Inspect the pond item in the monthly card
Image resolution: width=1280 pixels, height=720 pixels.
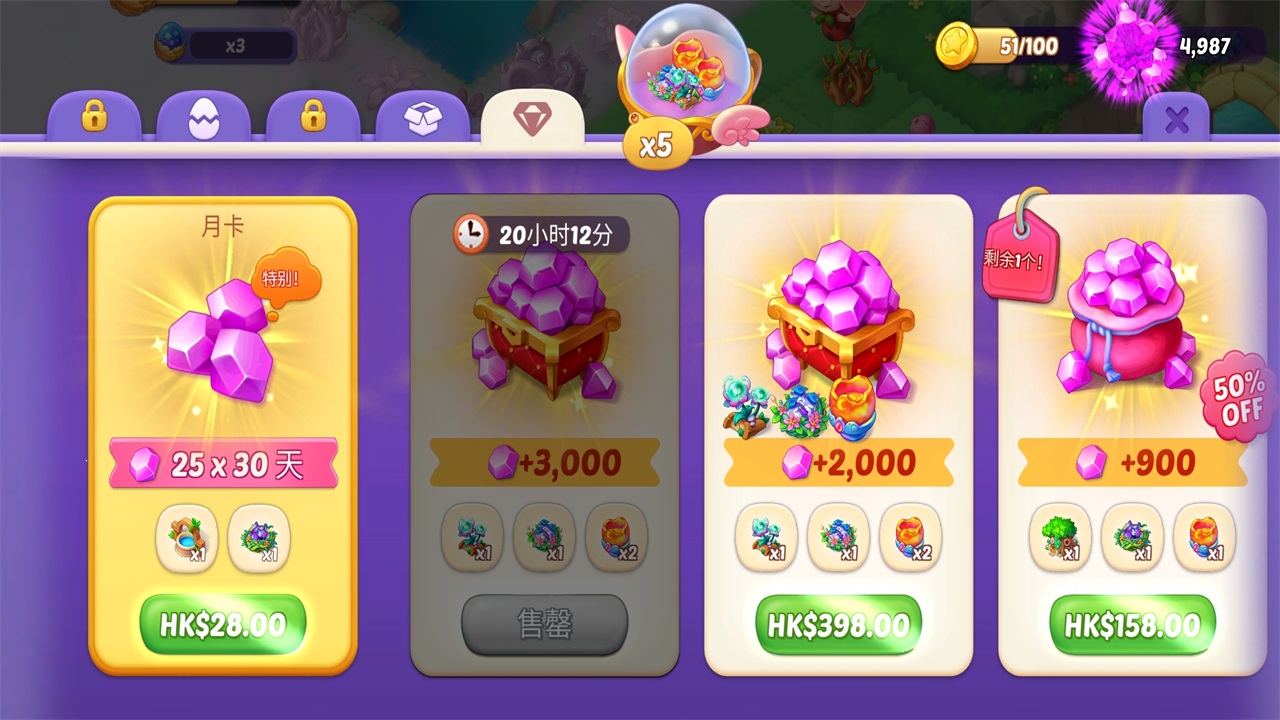[x=187, y=539]
